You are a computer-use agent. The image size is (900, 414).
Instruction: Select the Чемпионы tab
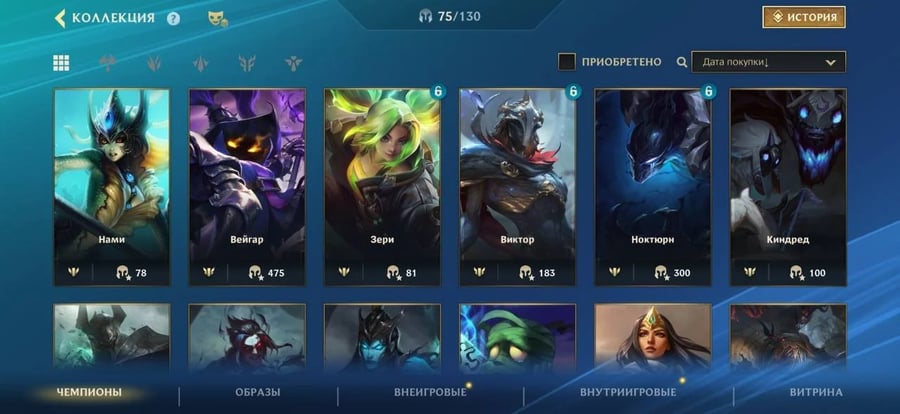click(88, 392)
